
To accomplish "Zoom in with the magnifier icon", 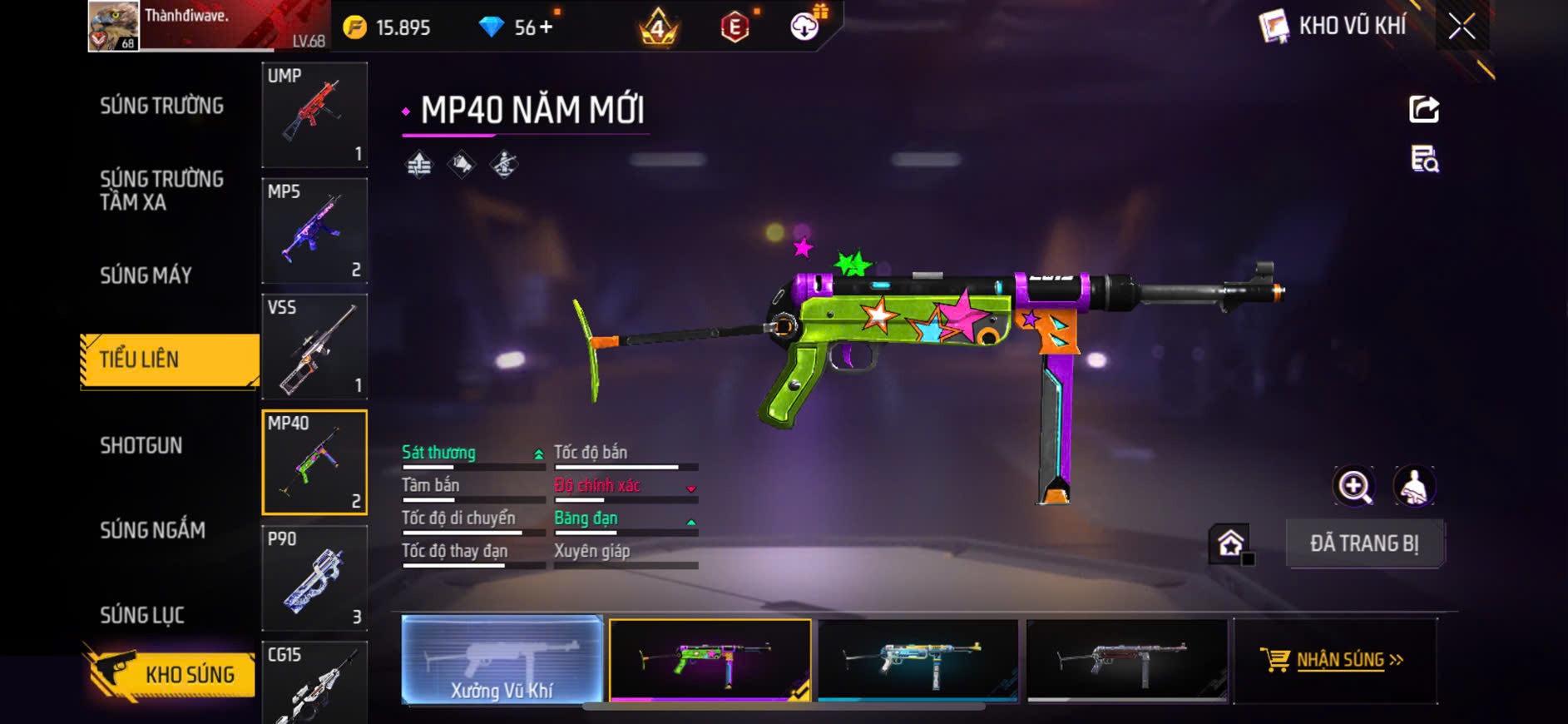I will (x=1354, y=487).
